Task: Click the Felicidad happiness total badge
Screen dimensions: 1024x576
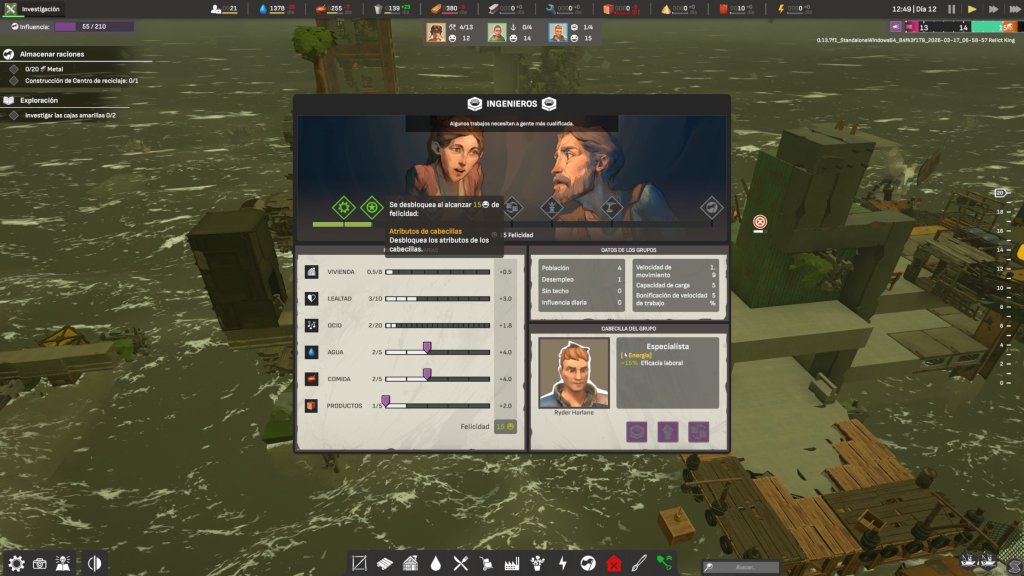Action: coord(505,426)
